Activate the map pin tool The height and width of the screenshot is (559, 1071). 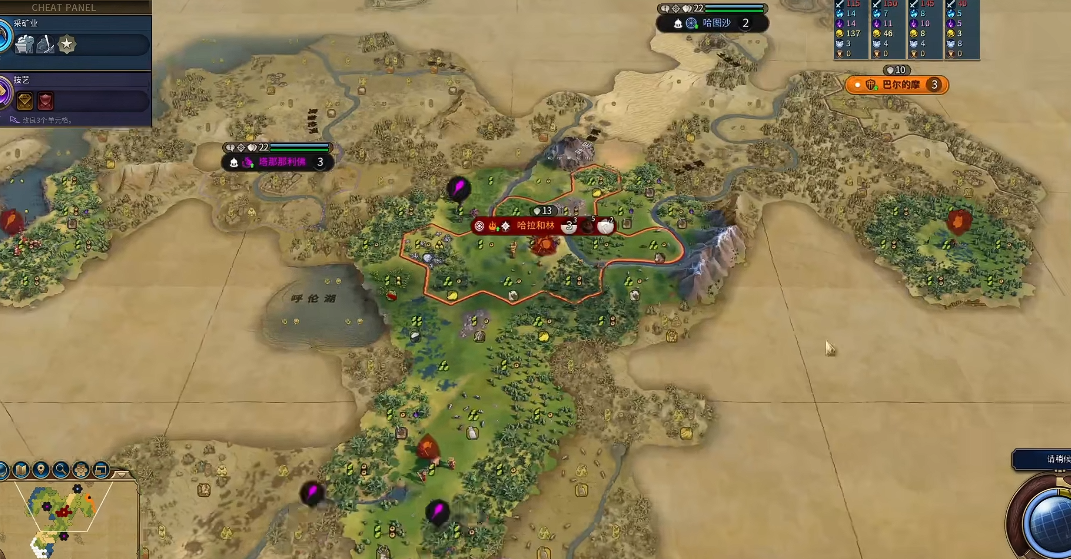click(x=41, y=469)
